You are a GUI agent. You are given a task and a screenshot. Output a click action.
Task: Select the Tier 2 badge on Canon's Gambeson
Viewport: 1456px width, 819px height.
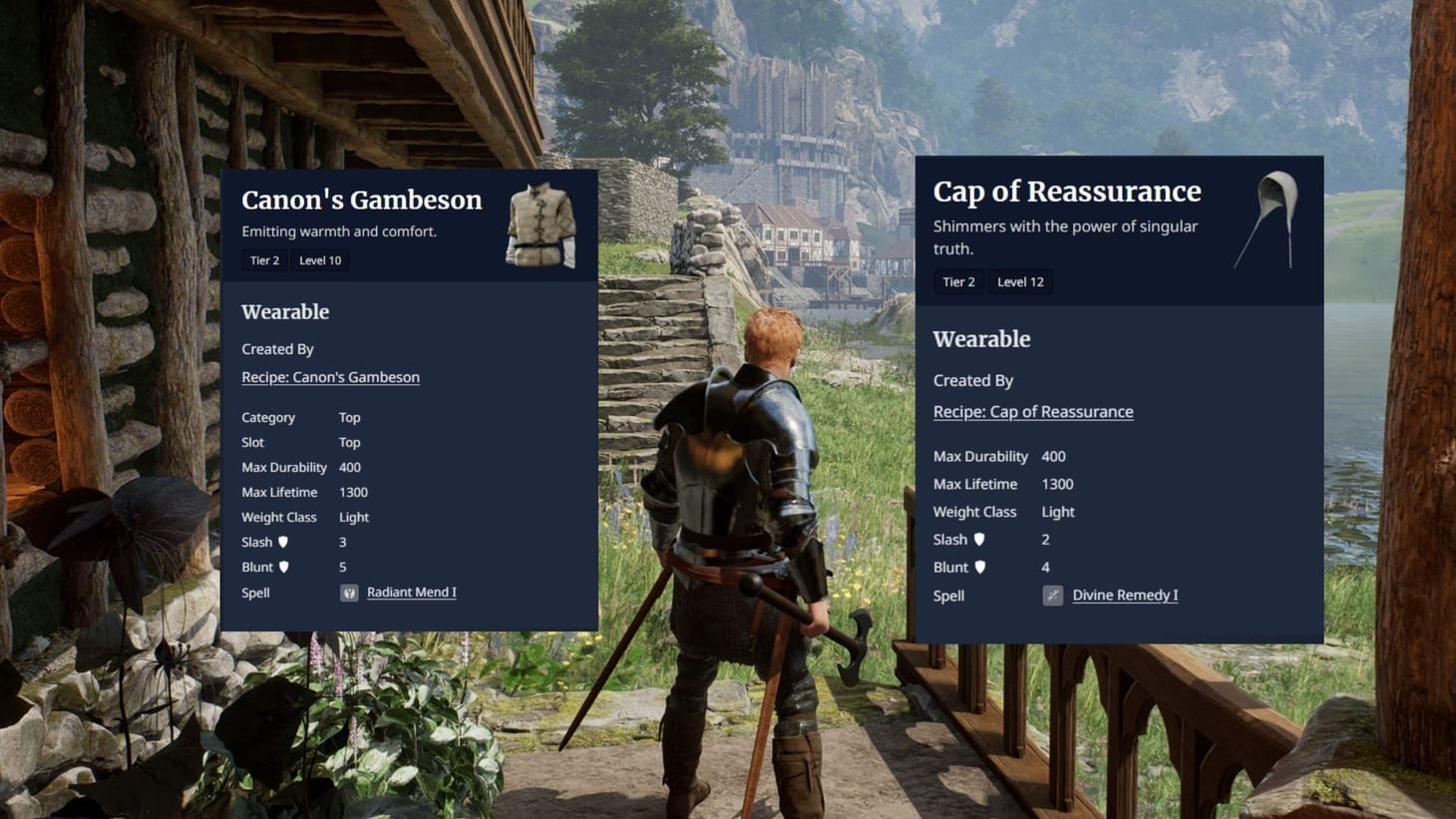[264, 260]
